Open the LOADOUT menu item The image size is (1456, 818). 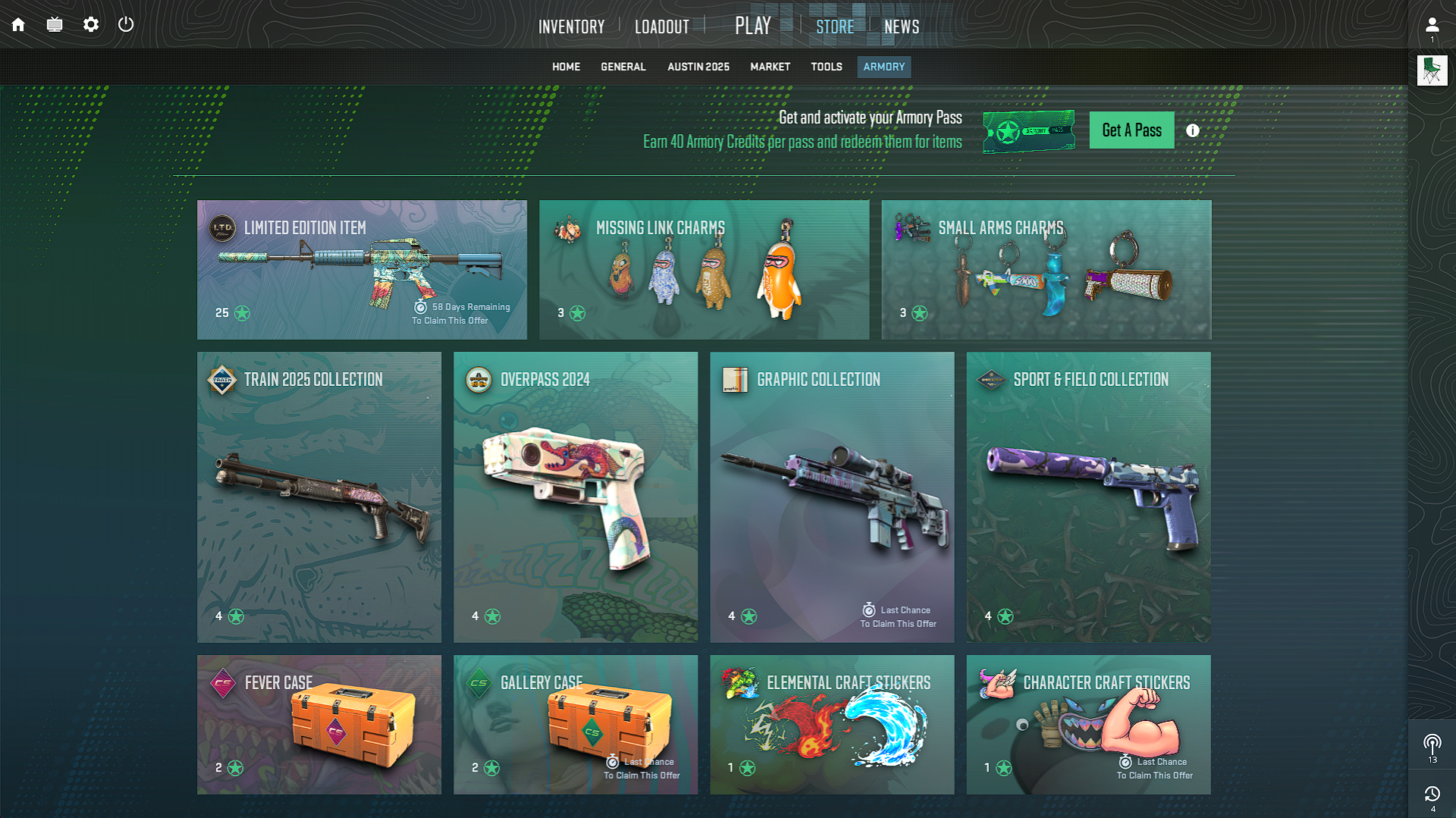661,26
